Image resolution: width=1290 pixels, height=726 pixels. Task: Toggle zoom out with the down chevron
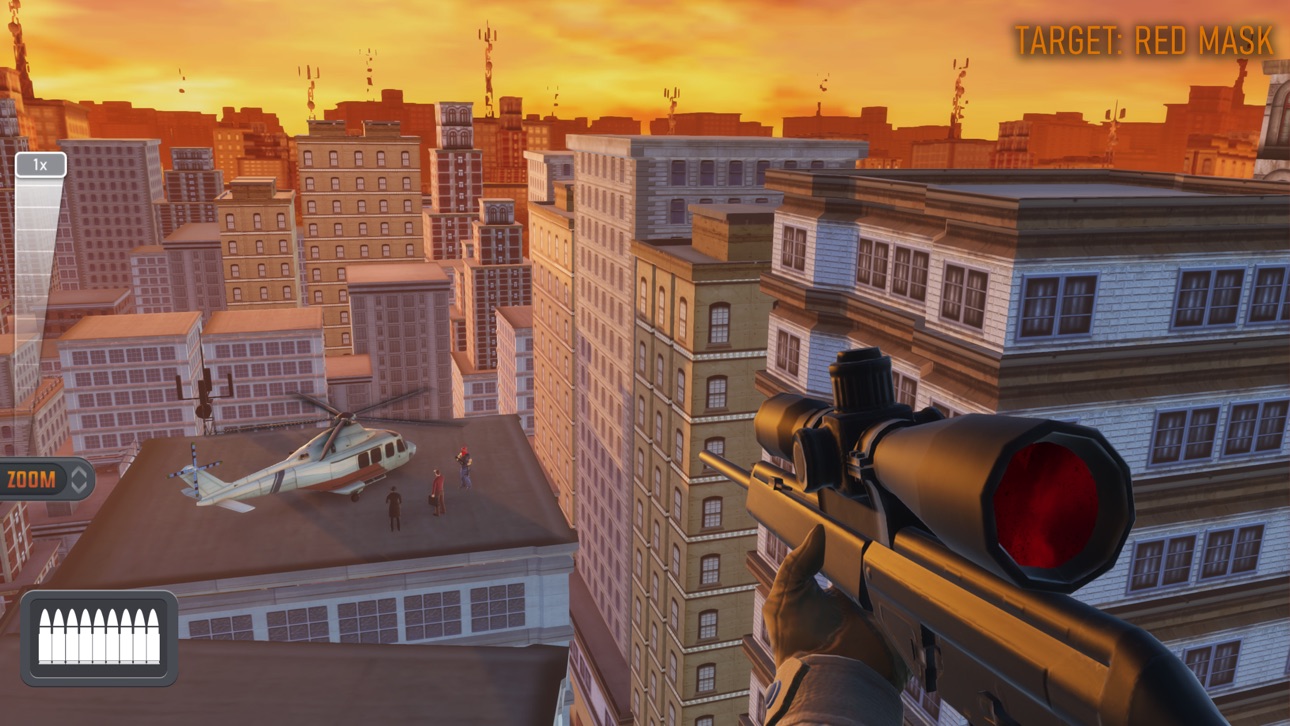(x=79, y=487)
